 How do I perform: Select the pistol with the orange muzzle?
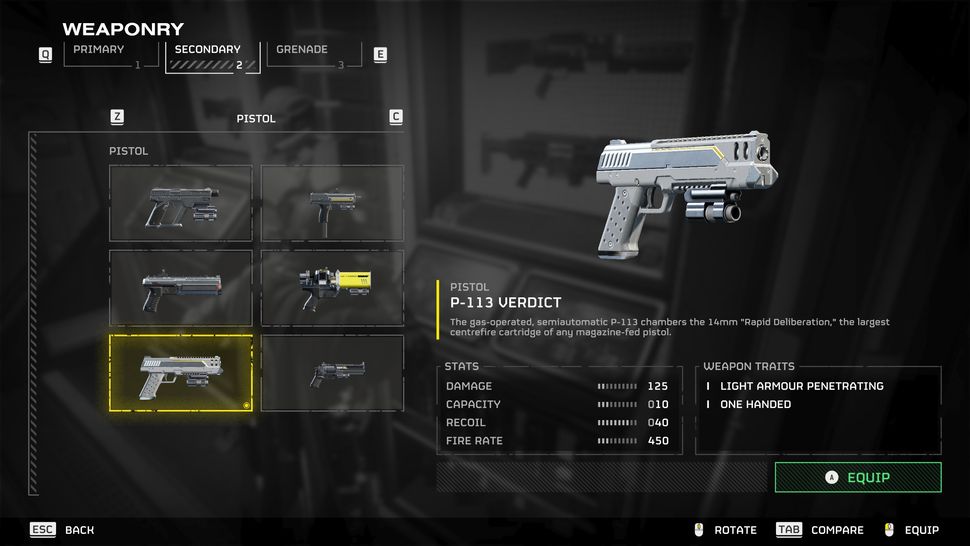pyautogui.click(x=181, y=288)
